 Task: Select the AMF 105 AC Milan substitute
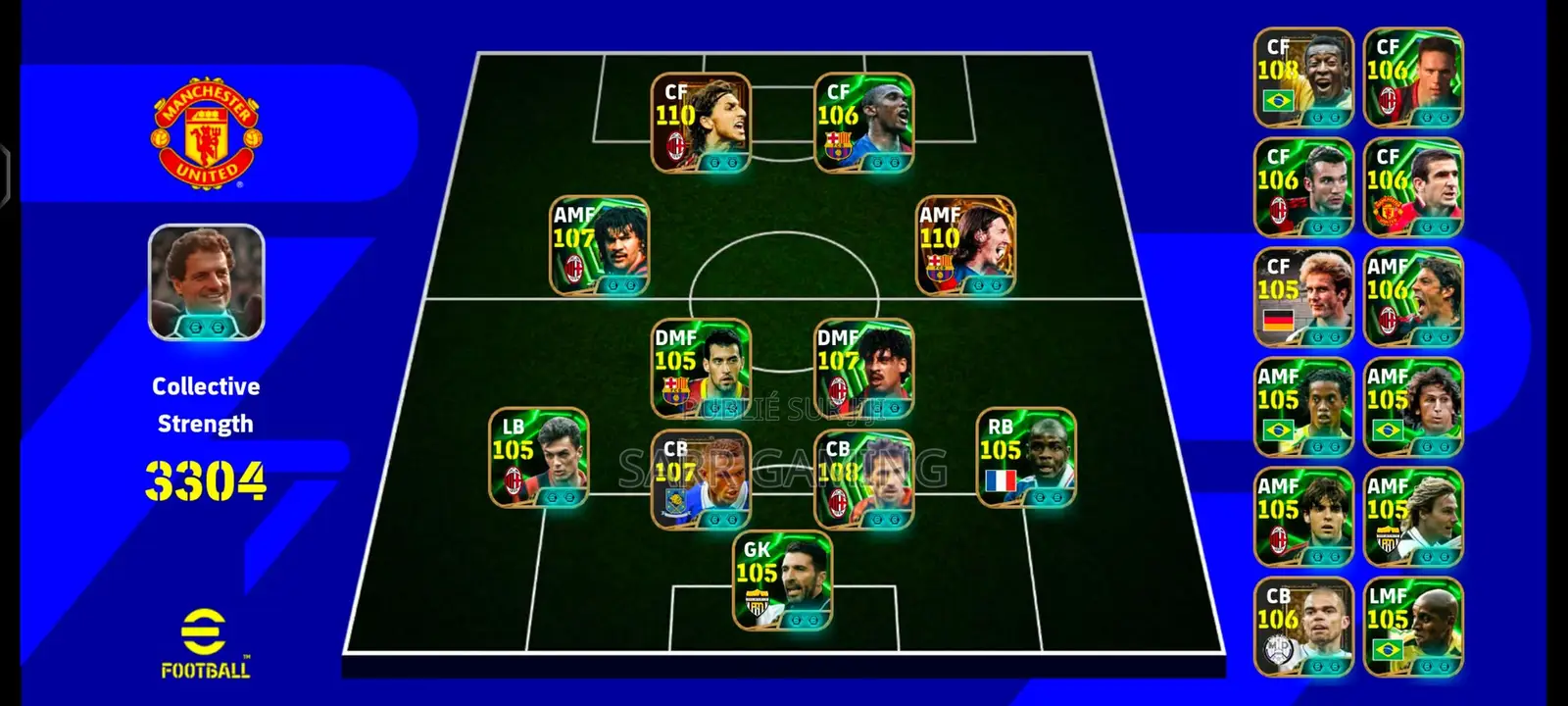pyautogui.click(x=1303, y=517)
